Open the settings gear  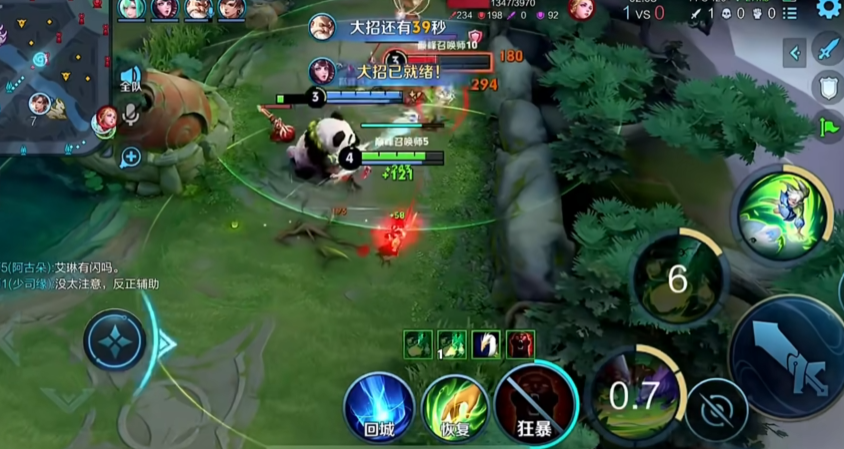tap(827, 9)
